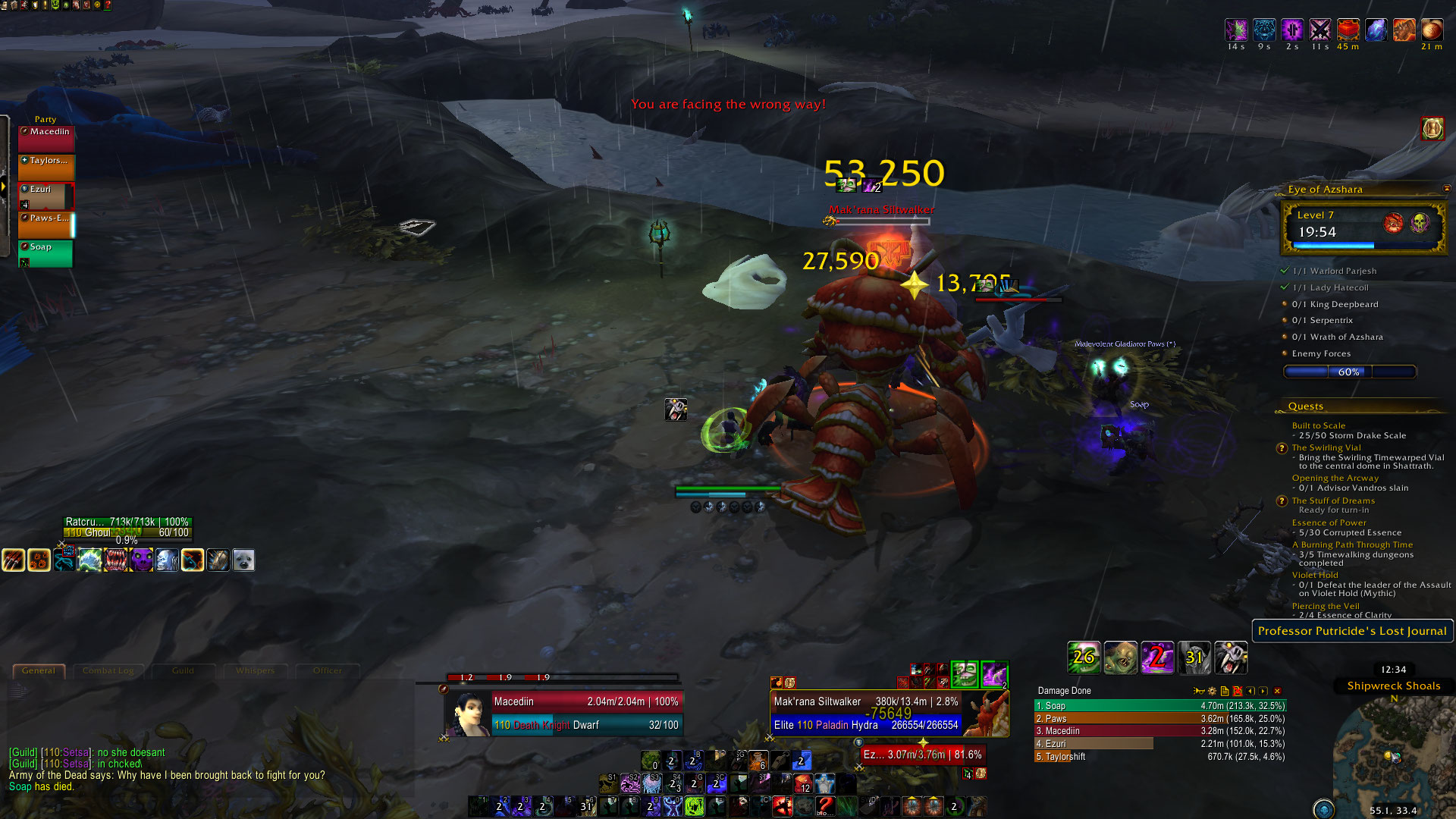Open The Swirling Vial quest entry

(1326, 447)
